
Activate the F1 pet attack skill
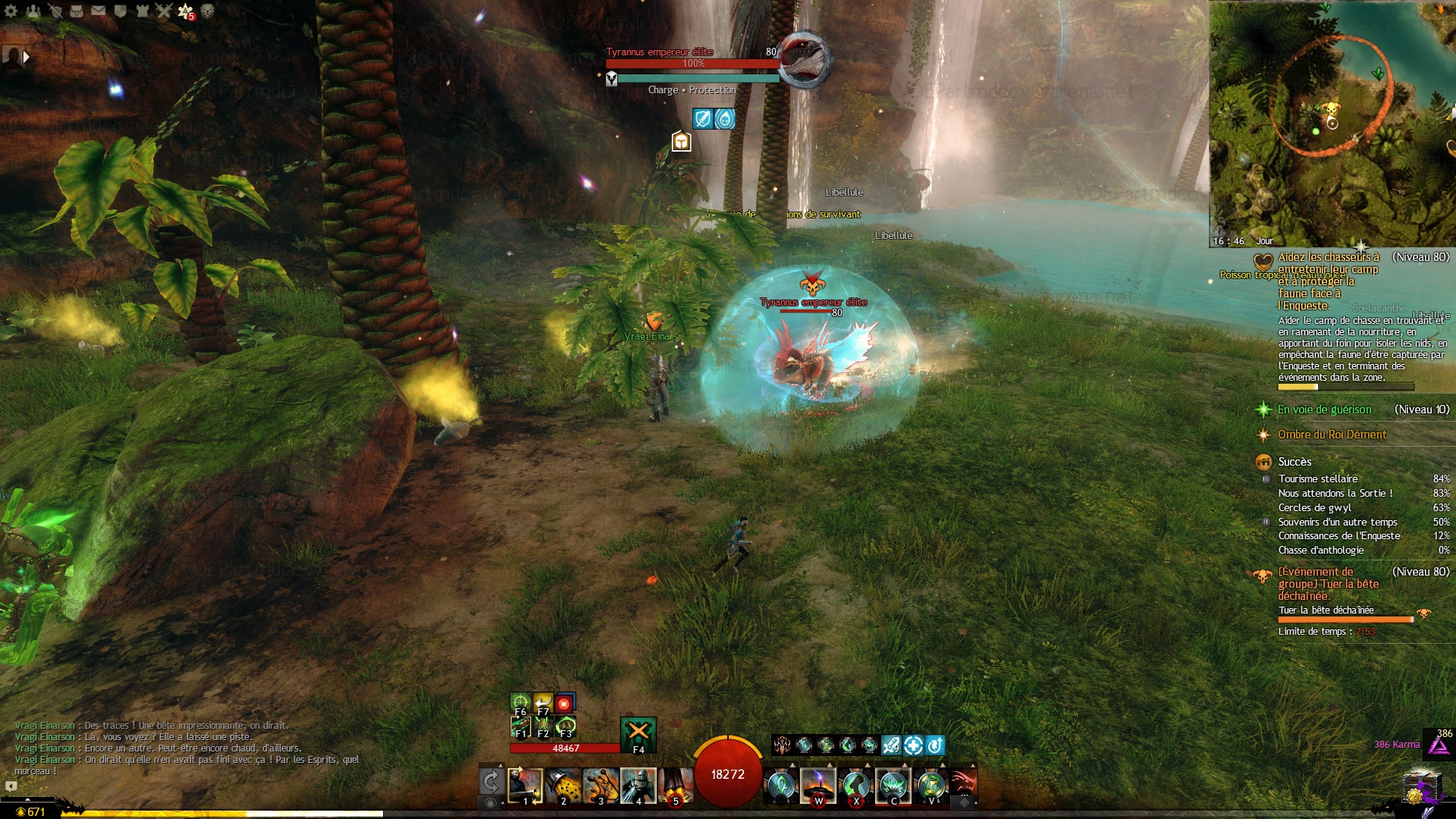(520, 727)
